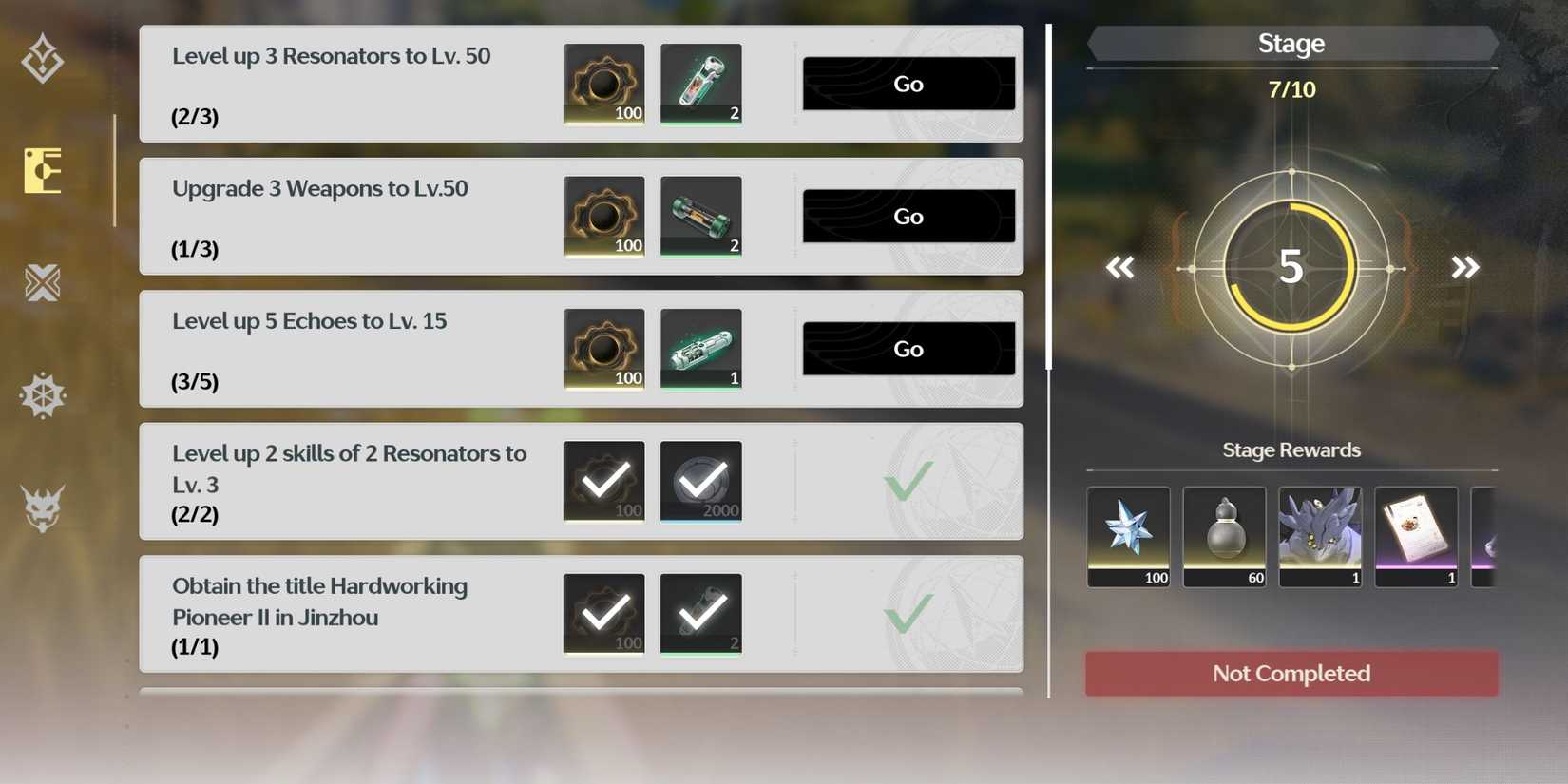Click the weapon material tube icon showing 2
The image size is (1568, 784).
click(x=700, y=216)
